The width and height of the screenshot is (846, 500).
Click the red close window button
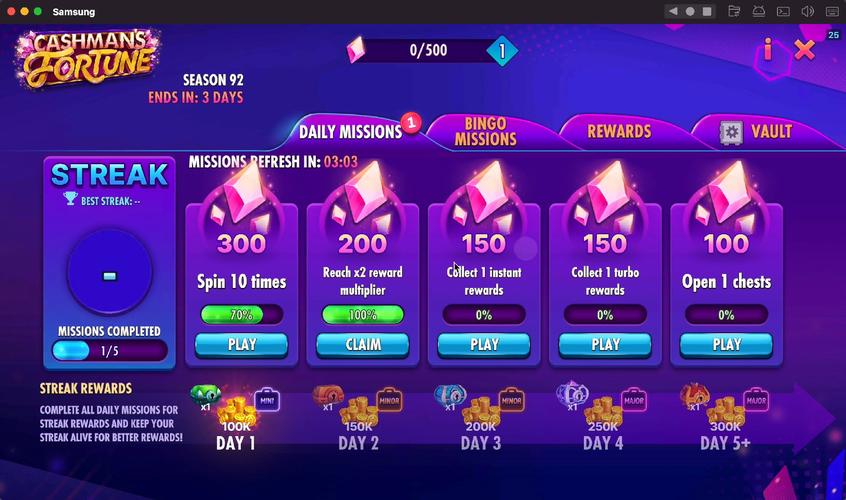pos(10,11)
